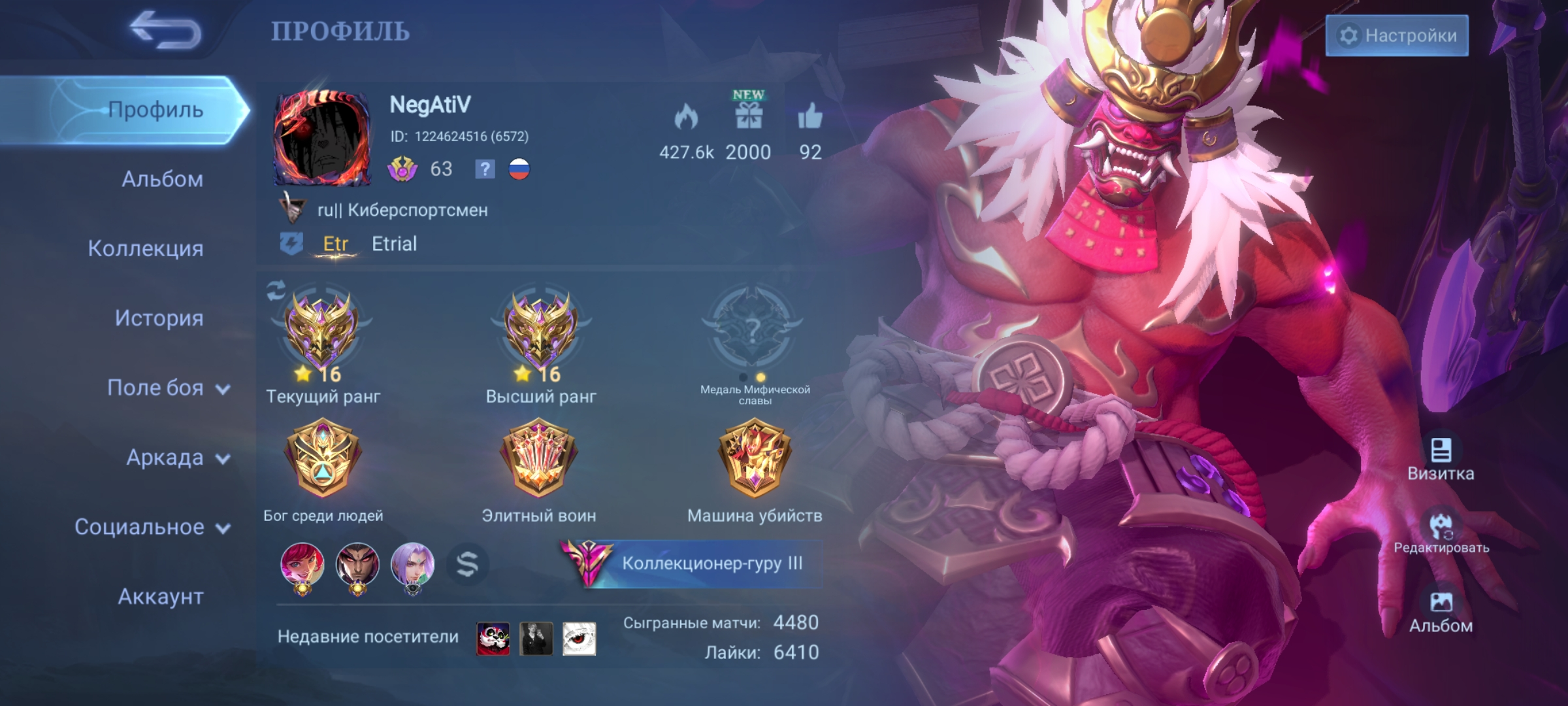Image resolution: width=1568 pixels, height=706 pixels.
Task: View the Текущий ранг badge
Action: pyautogui.click(x=321, y=331)
